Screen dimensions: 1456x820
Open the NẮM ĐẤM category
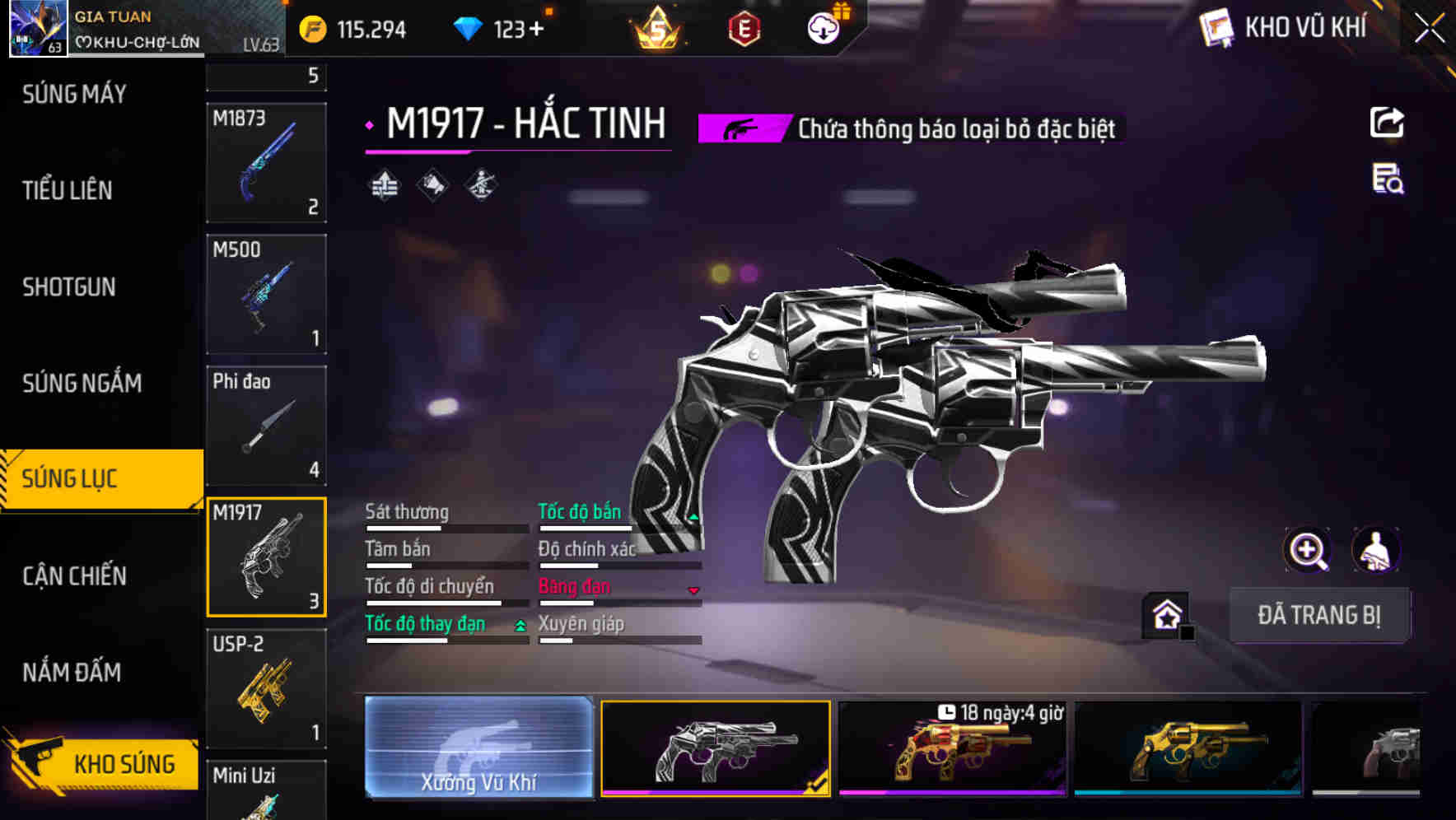[72, 672]
